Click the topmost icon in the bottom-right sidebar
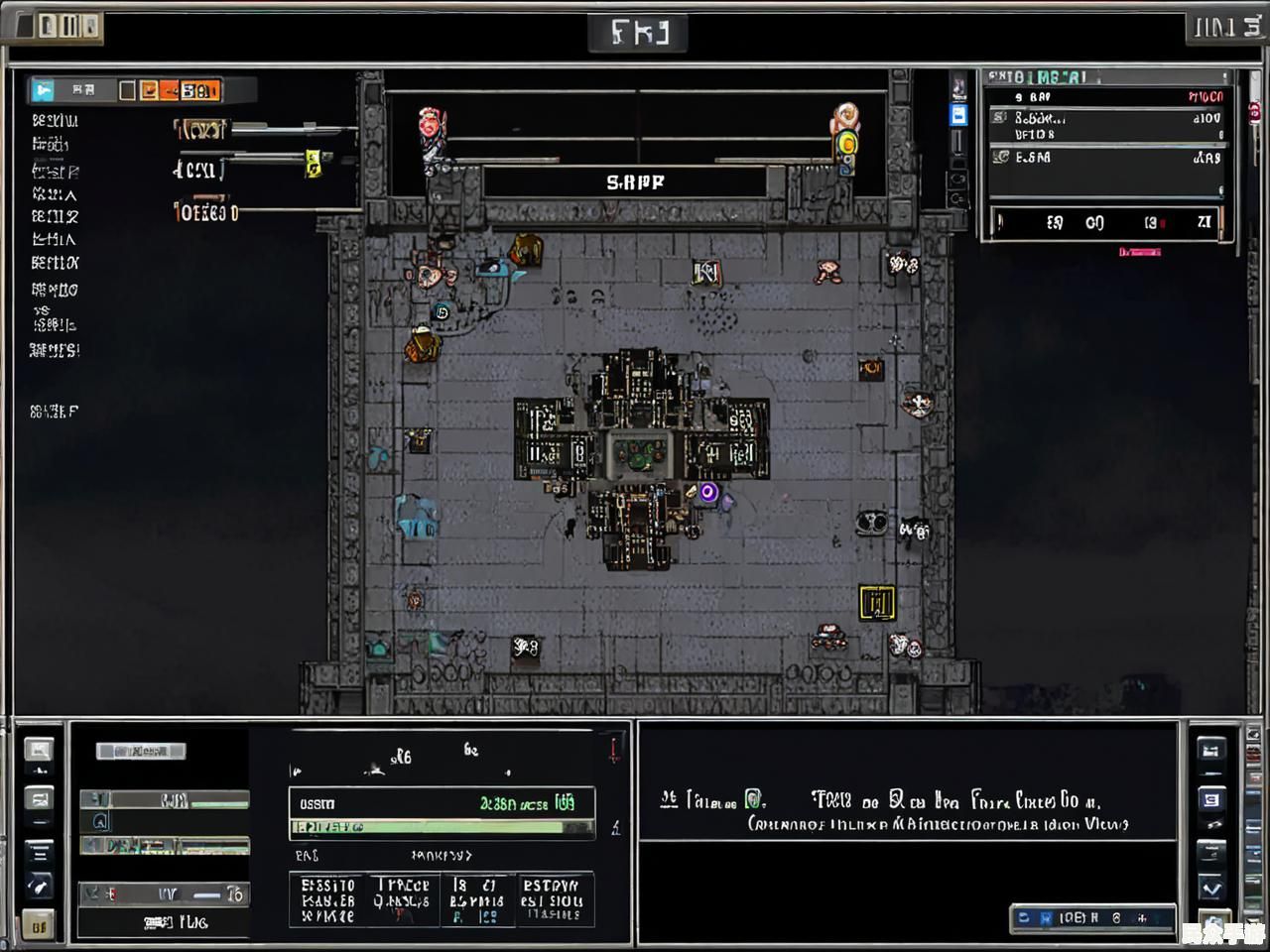Screen dimensions: 1270x952 click(1211, 751)
